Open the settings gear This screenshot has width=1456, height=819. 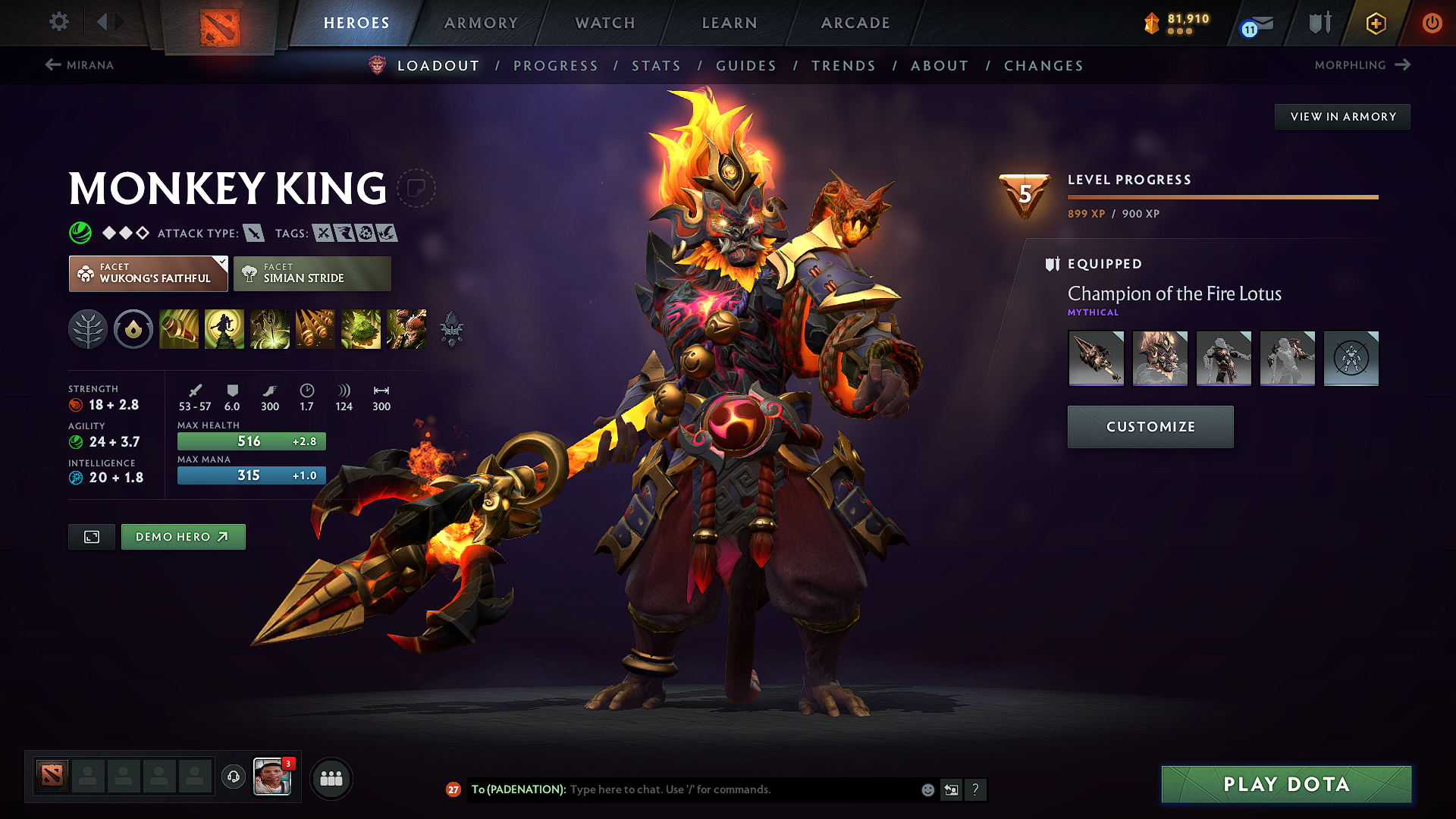point(58,22)
